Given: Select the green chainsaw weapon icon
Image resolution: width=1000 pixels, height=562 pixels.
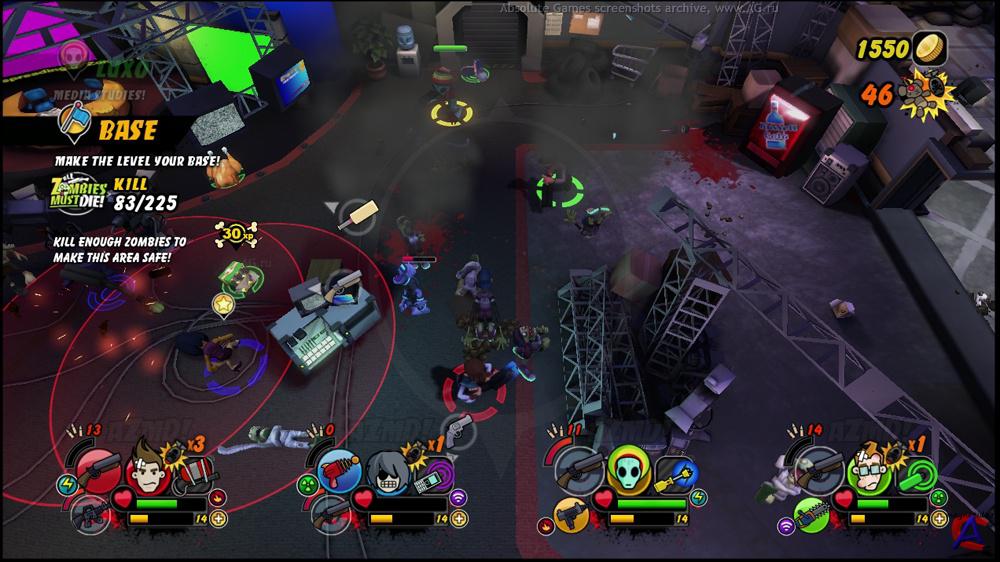Looking at the screenshot, I should (812, 514).
